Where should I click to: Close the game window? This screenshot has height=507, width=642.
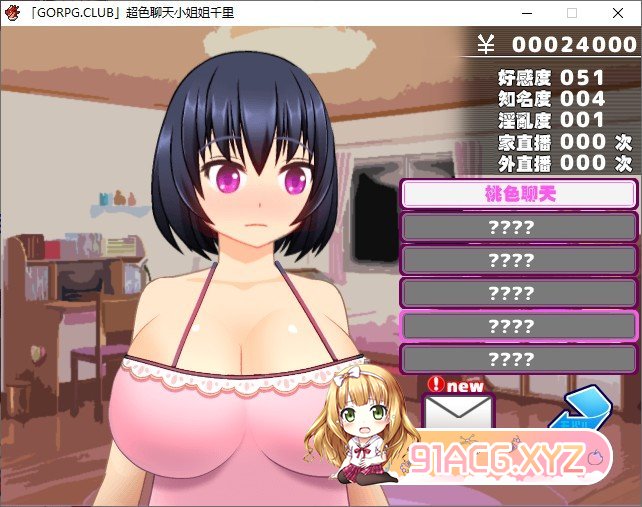point(618,14)
